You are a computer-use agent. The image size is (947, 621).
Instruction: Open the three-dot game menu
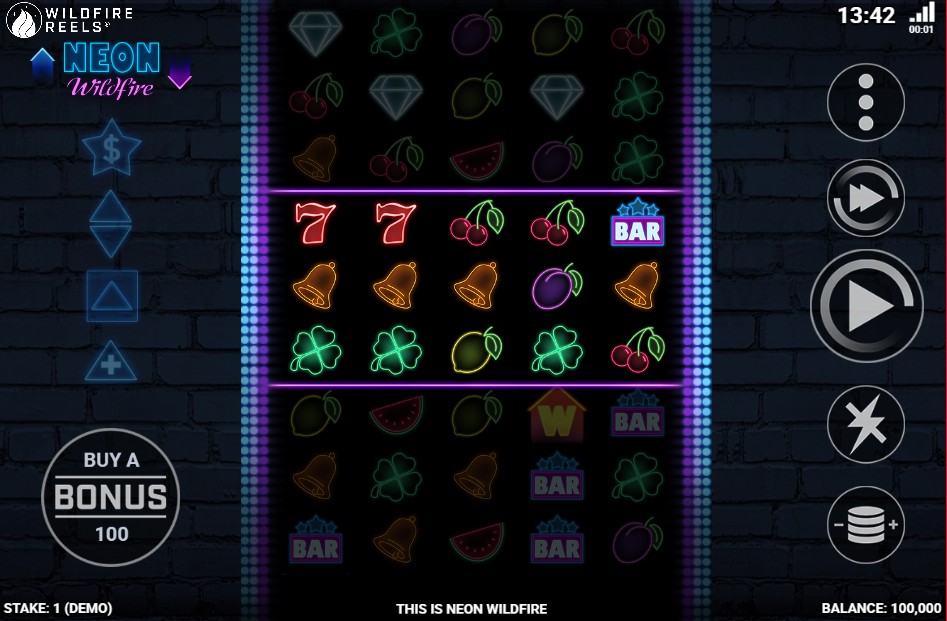click(865, 101)
